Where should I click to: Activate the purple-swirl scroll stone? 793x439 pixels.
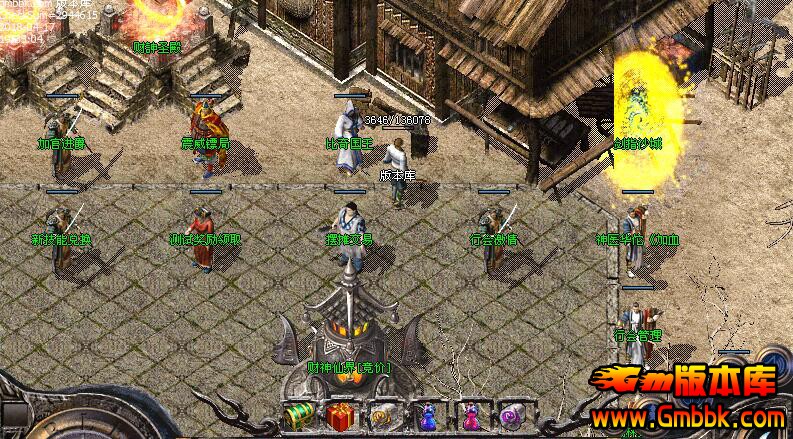pos(513,415)
